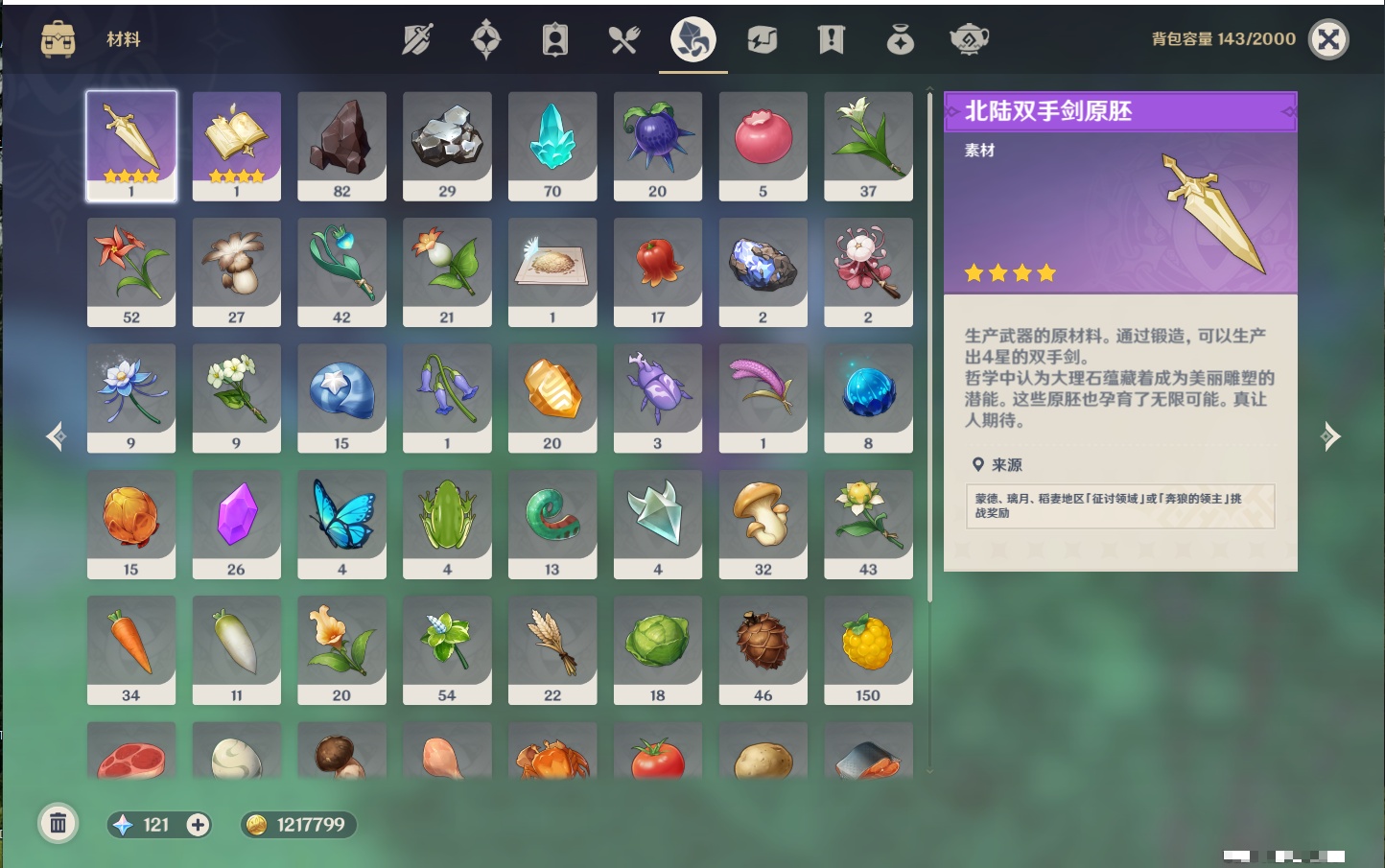Pick the green frog item slot
The image size is (1385, 868).
pyautogui.click(x=447, y=523)
